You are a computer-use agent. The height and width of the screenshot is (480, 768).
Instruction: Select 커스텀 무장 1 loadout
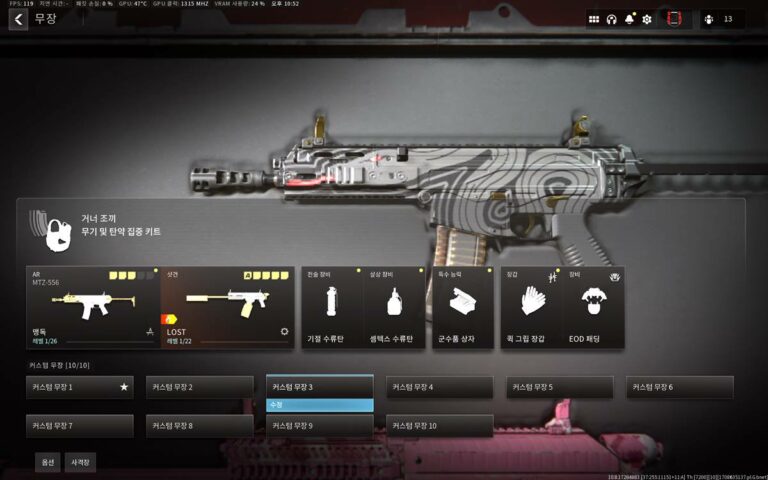point(80,387)
